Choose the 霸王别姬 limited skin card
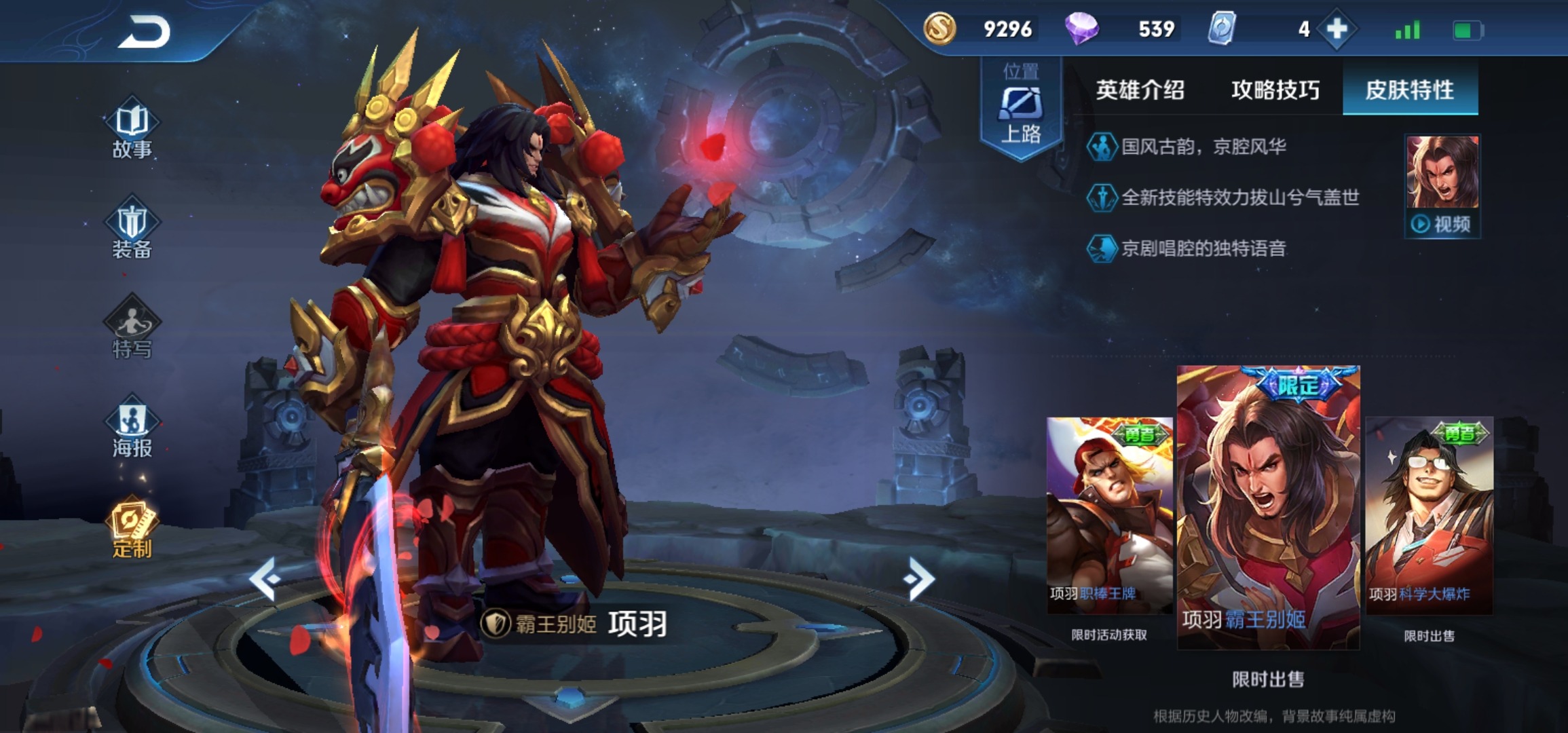 (1267, 508)
